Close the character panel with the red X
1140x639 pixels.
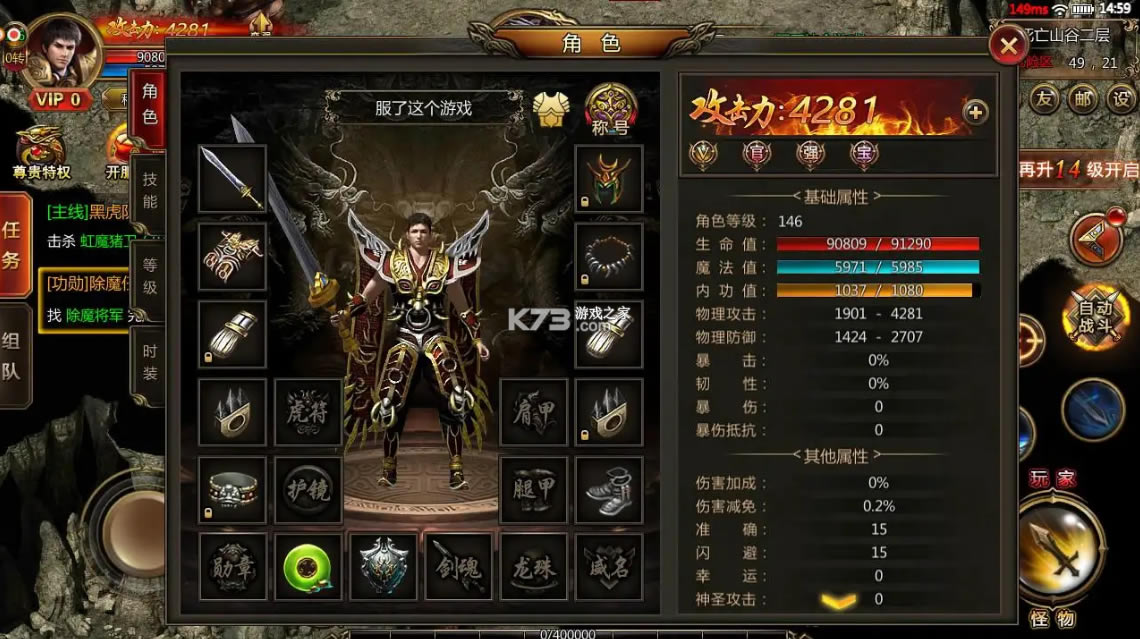click(x=1009, y=45)
